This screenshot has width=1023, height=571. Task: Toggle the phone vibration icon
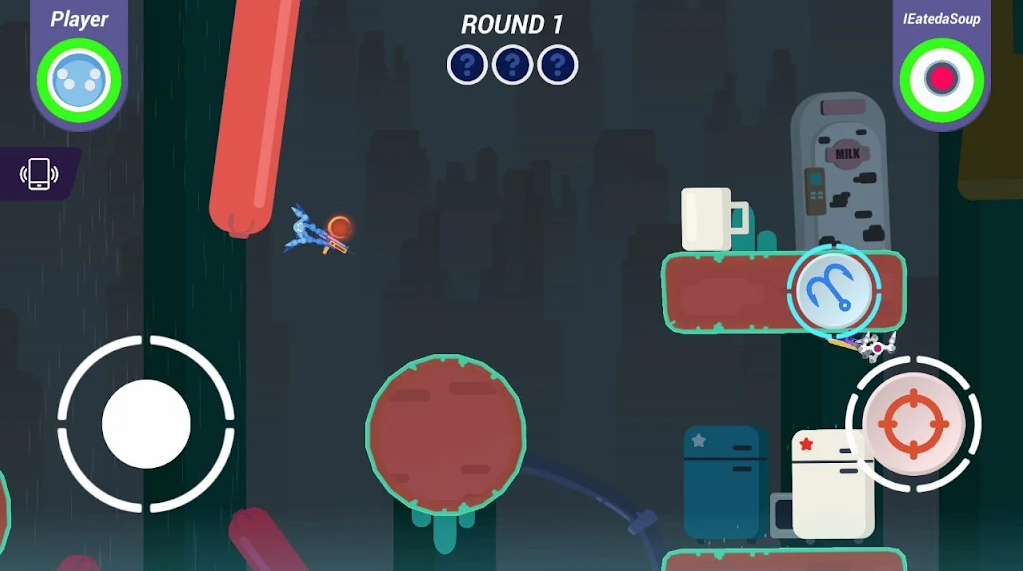(39, 174)
